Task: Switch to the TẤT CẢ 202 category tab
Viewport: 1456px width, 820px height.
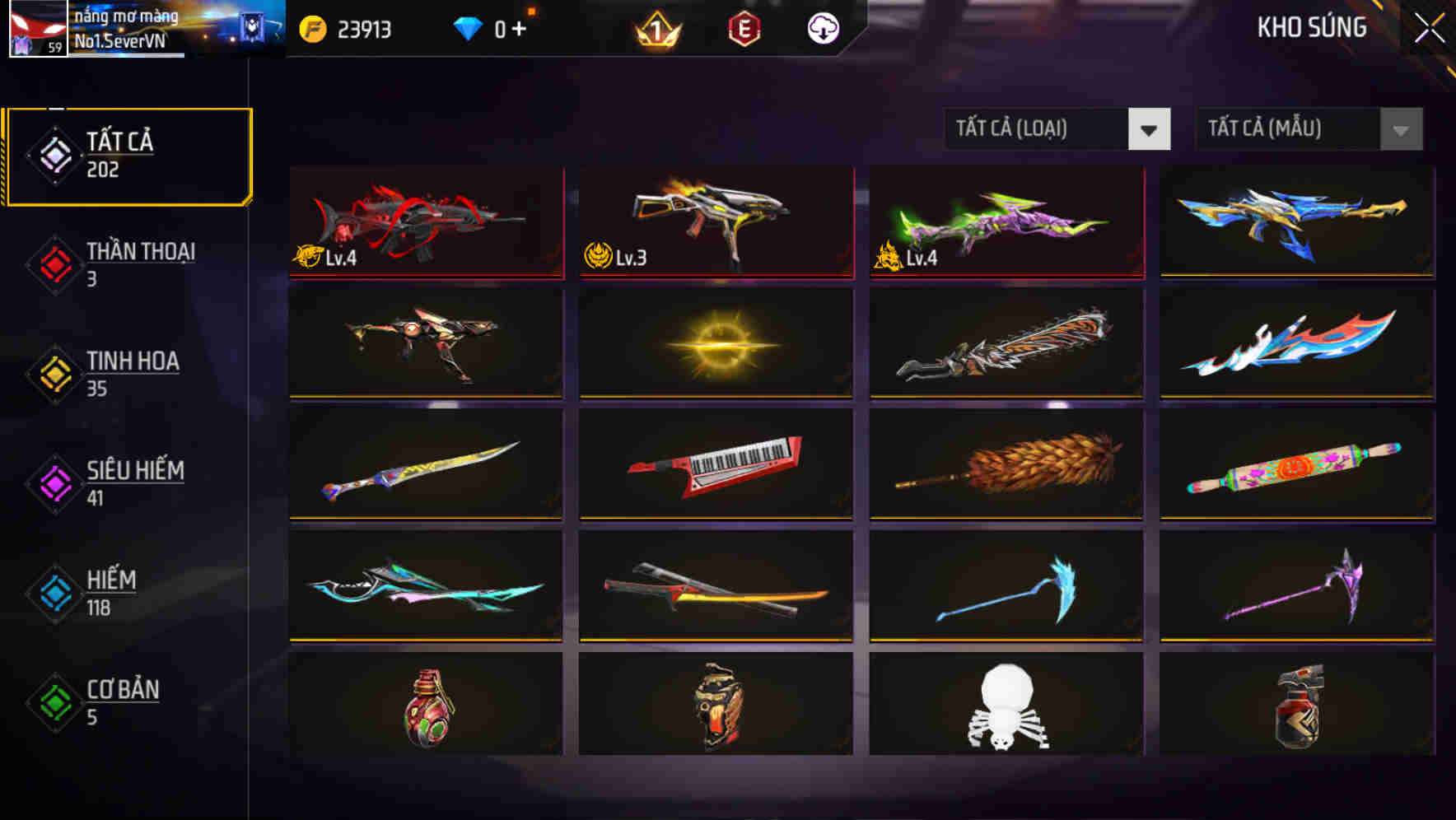Action: coord(128,155)
